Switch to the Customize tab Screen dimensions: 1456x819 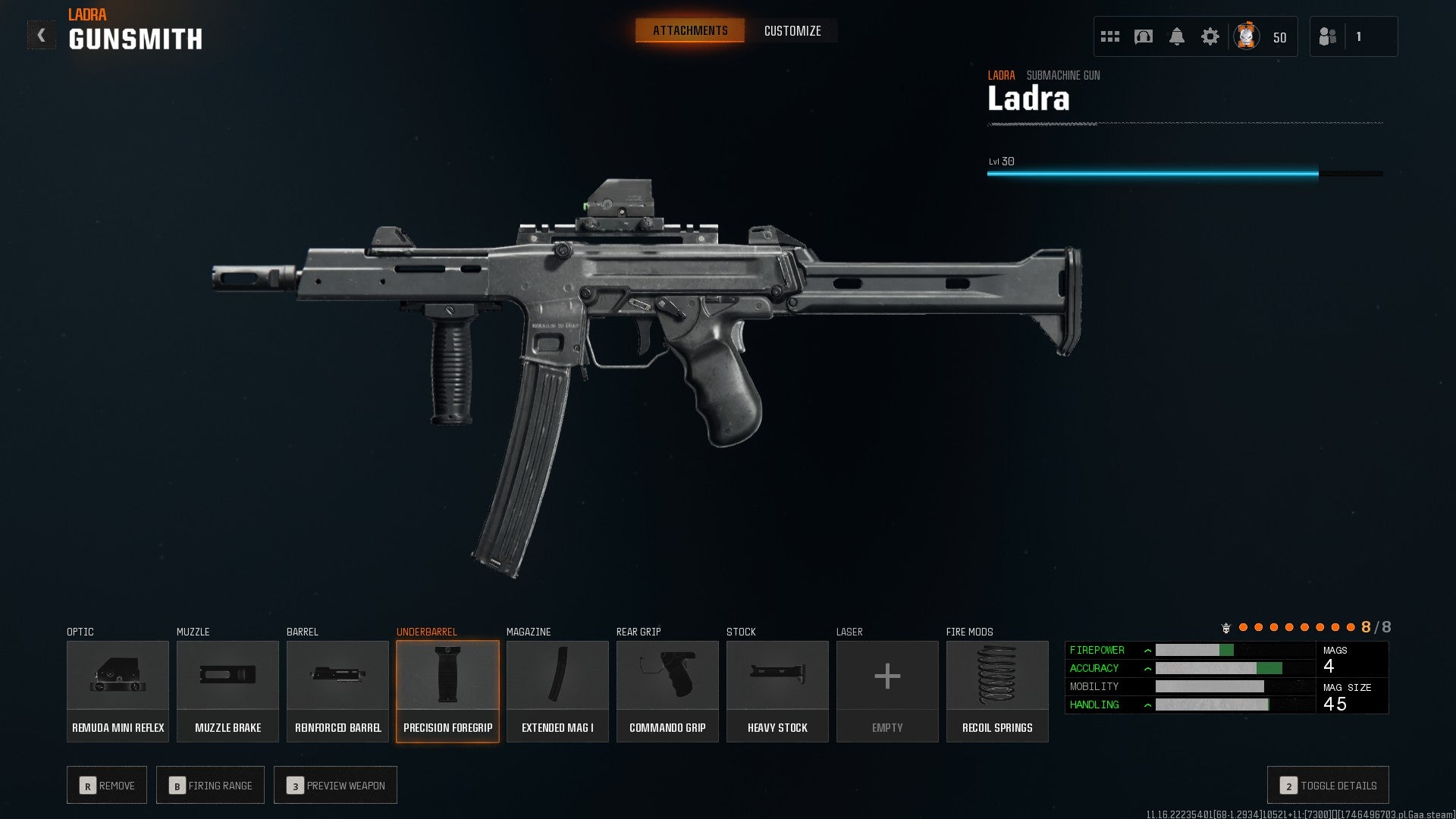792,31
